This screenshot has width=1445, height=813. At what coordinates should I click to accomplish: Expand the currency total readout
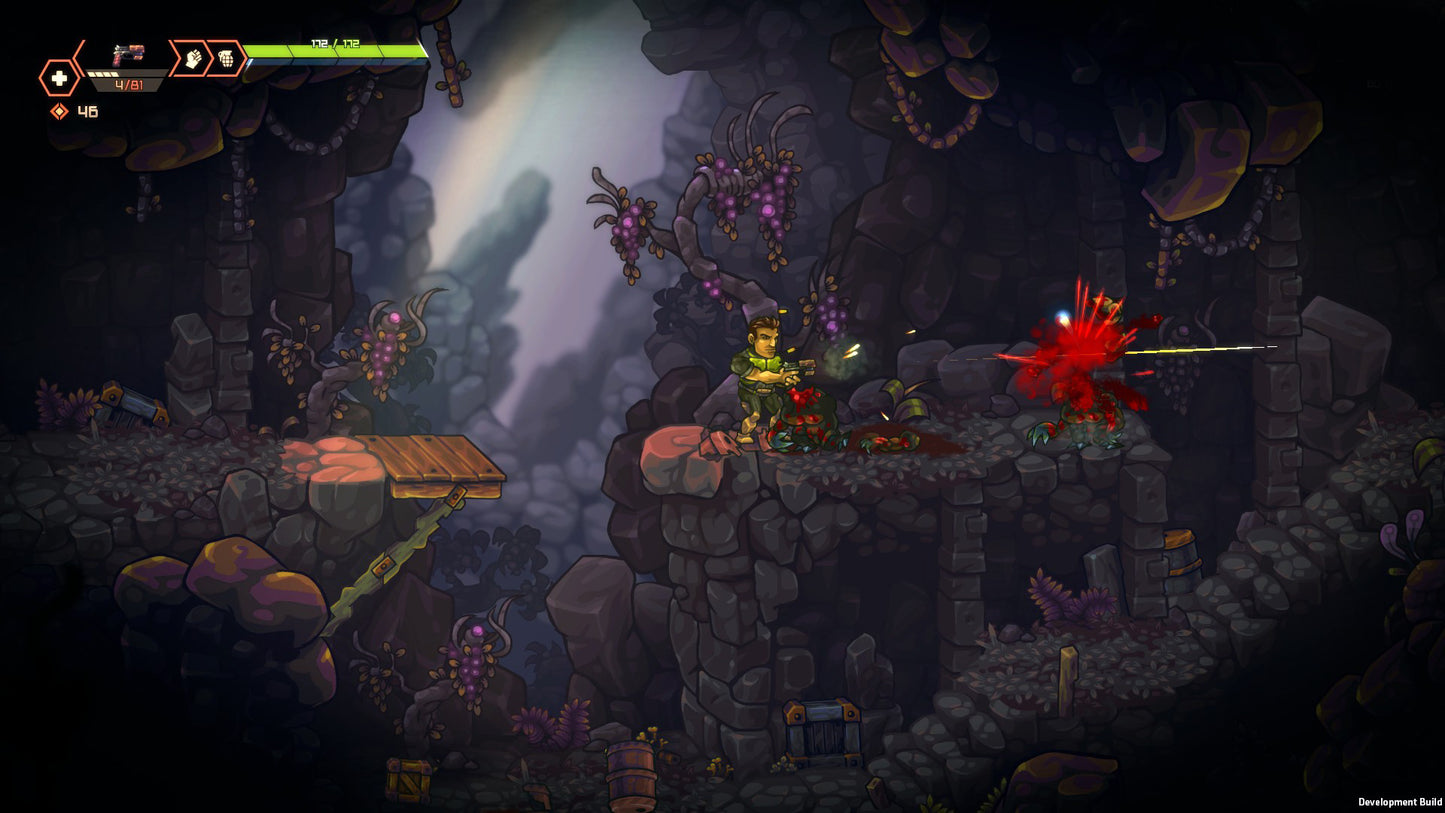pos(87,110)
